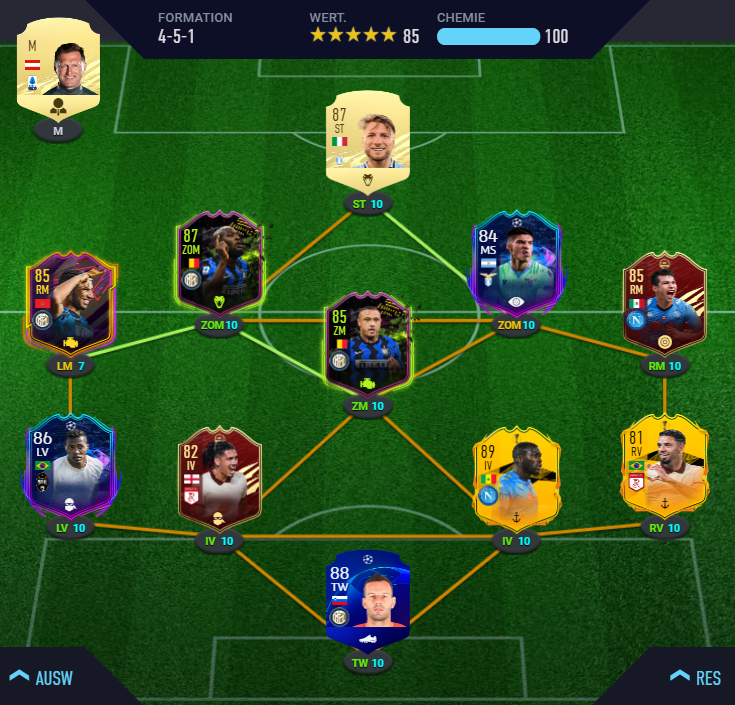735x705 pixels.
Task: Select the 87-rated striker card
Action: (x=367, y=140)
